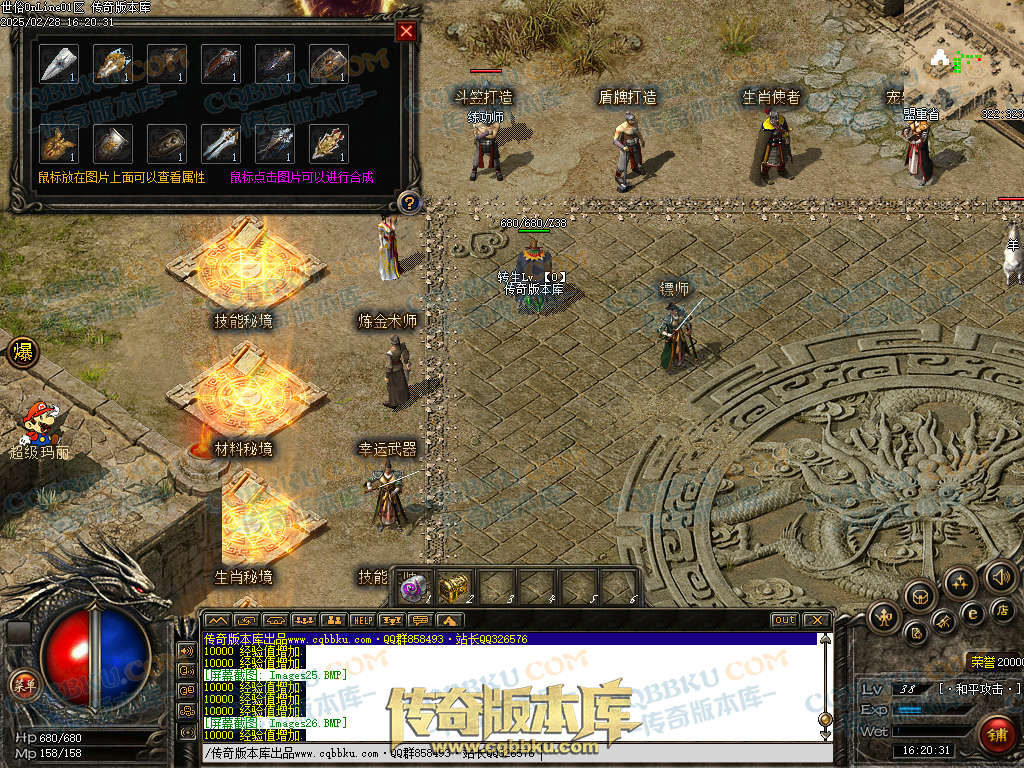
Task: Click the out button on chat bar
Action: (x=785, y=620)
